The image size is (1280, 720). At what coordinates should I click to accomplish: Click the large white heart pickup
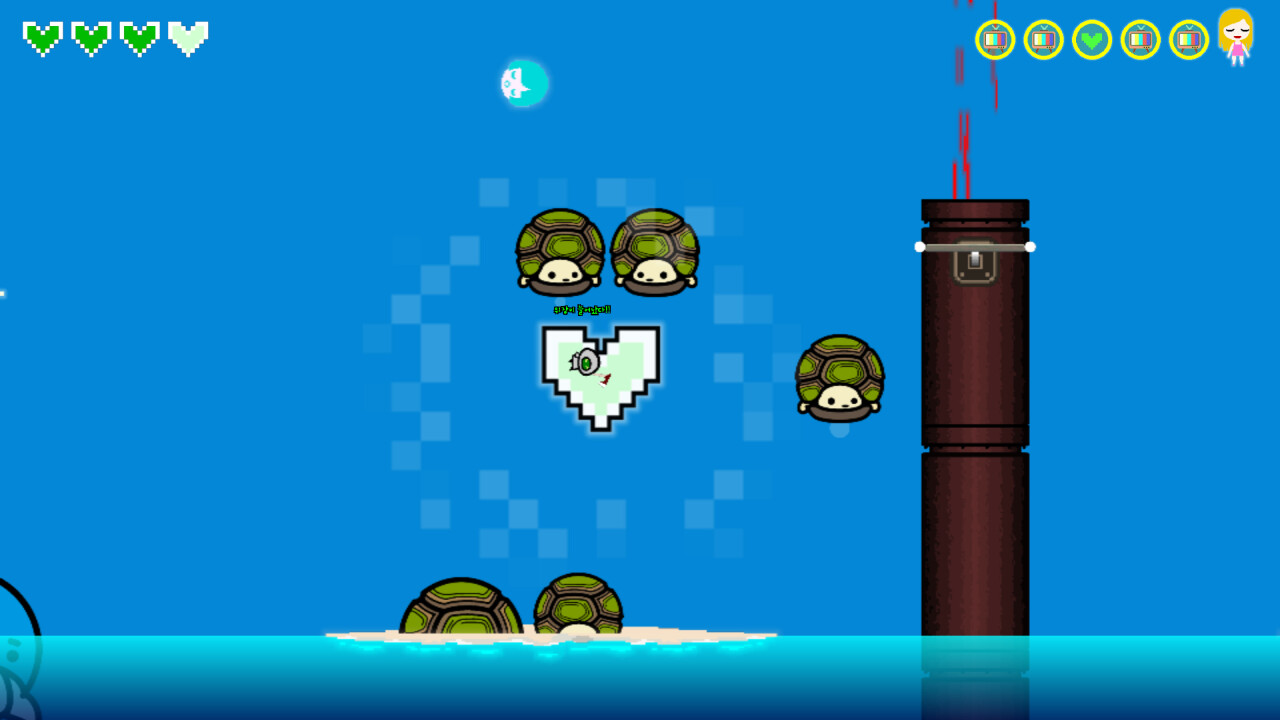point(600,375)
